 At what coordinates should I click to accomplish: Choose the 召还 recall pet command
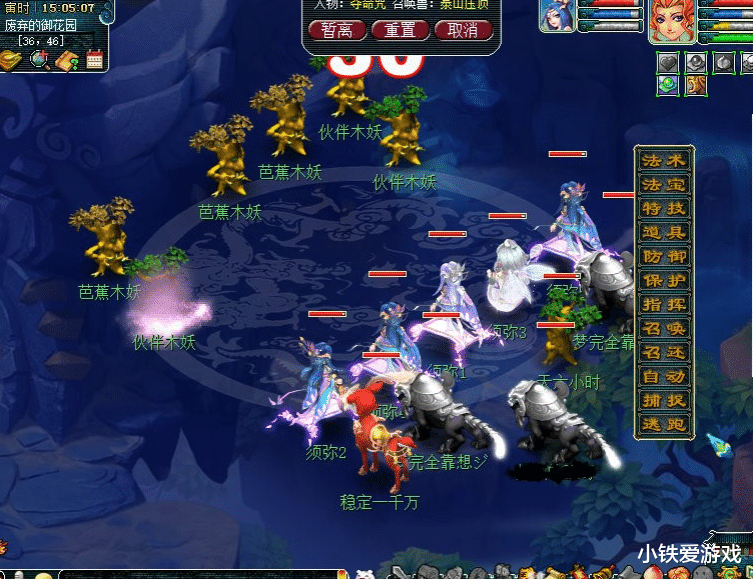(664, 353)
